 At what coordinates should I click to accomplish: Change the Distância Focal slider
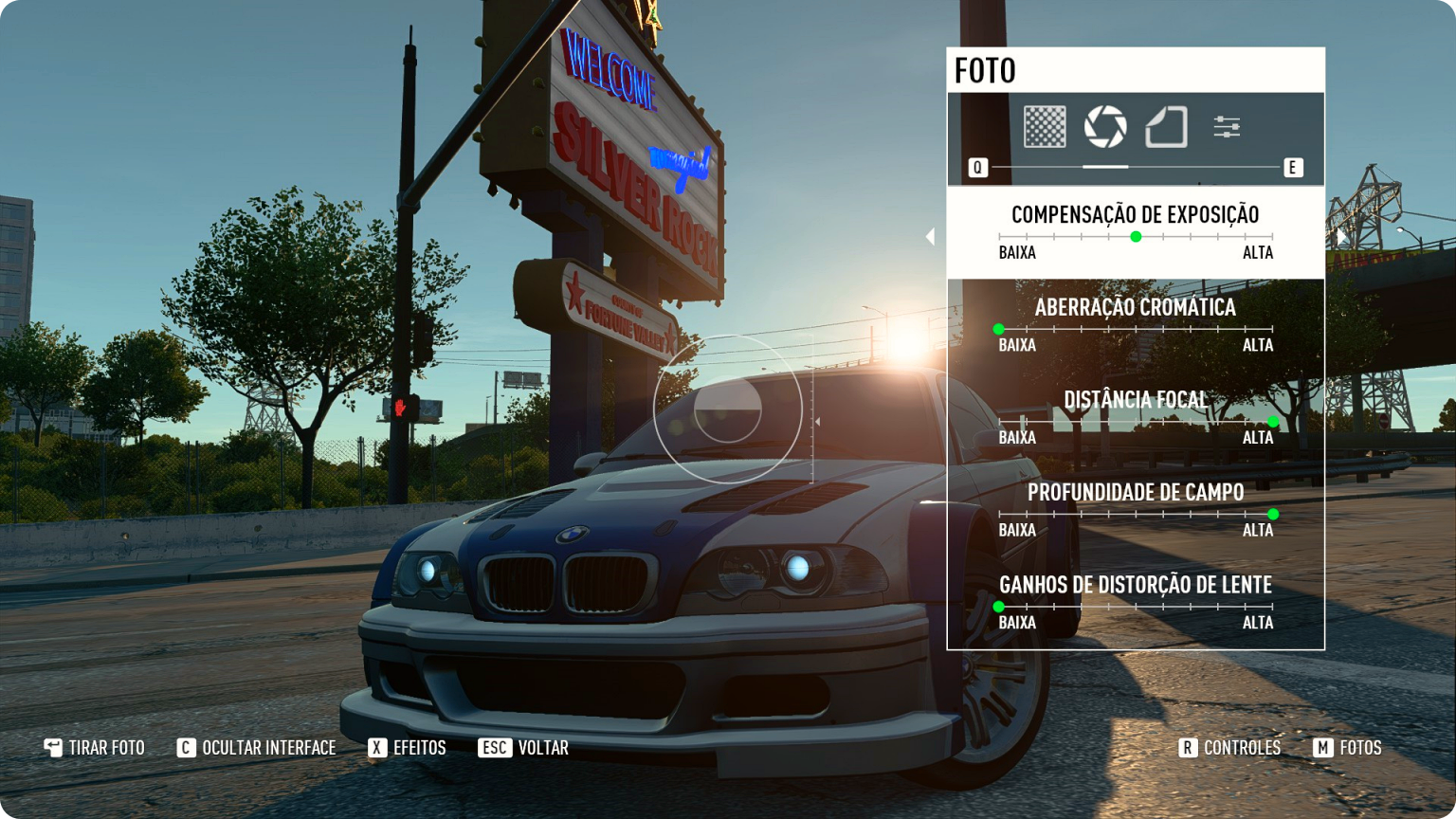[1273, 422]
